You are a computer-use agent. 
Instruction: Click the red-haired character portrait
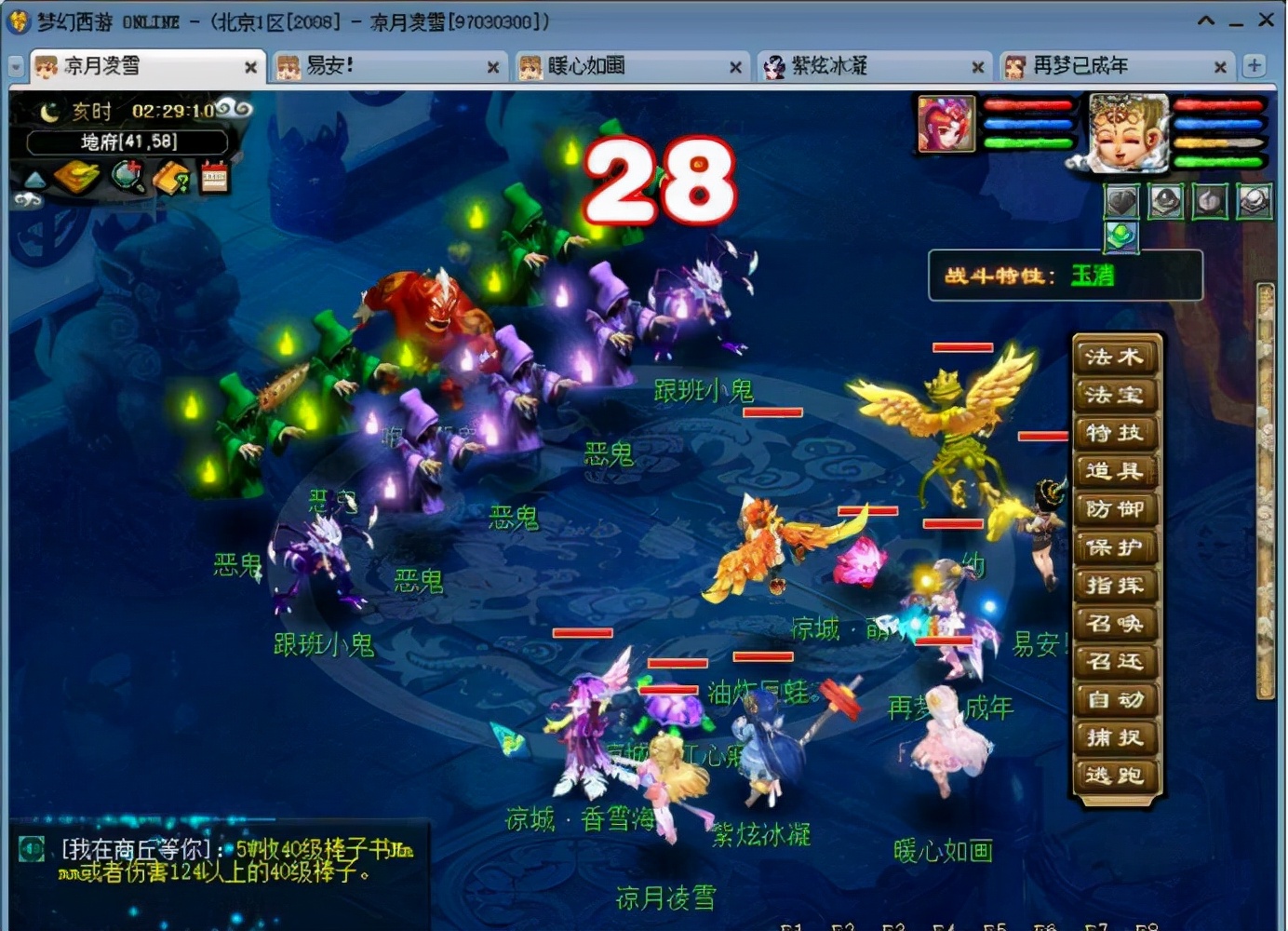pos(946,124)
